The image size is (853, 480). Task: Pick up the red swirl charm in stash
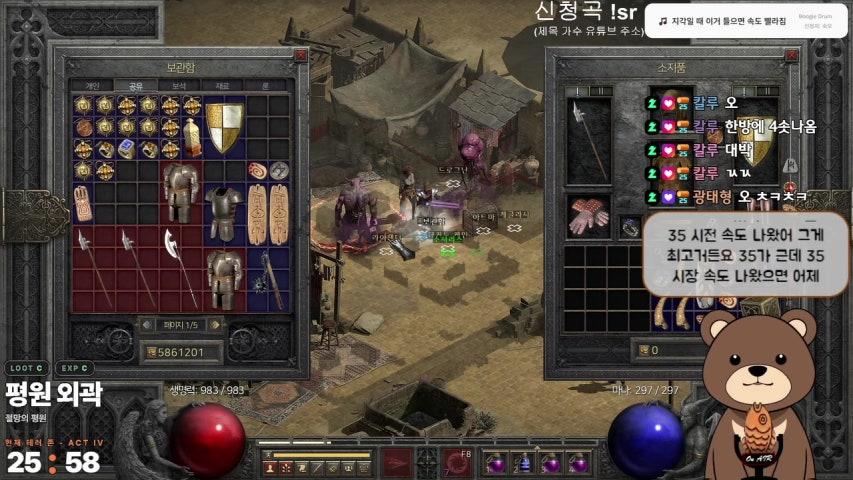(x=257, y=169)
